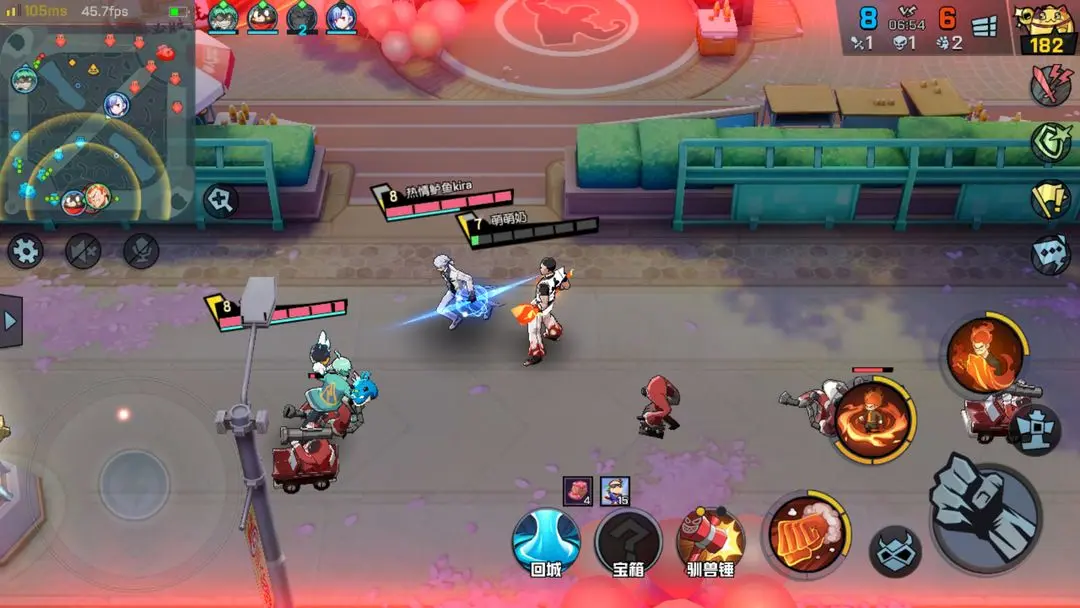Image resolution: width=1080 pixels, height=608 pixels.
Task: Toggle the muted microphone button
Action: click(x=142, y=251)
